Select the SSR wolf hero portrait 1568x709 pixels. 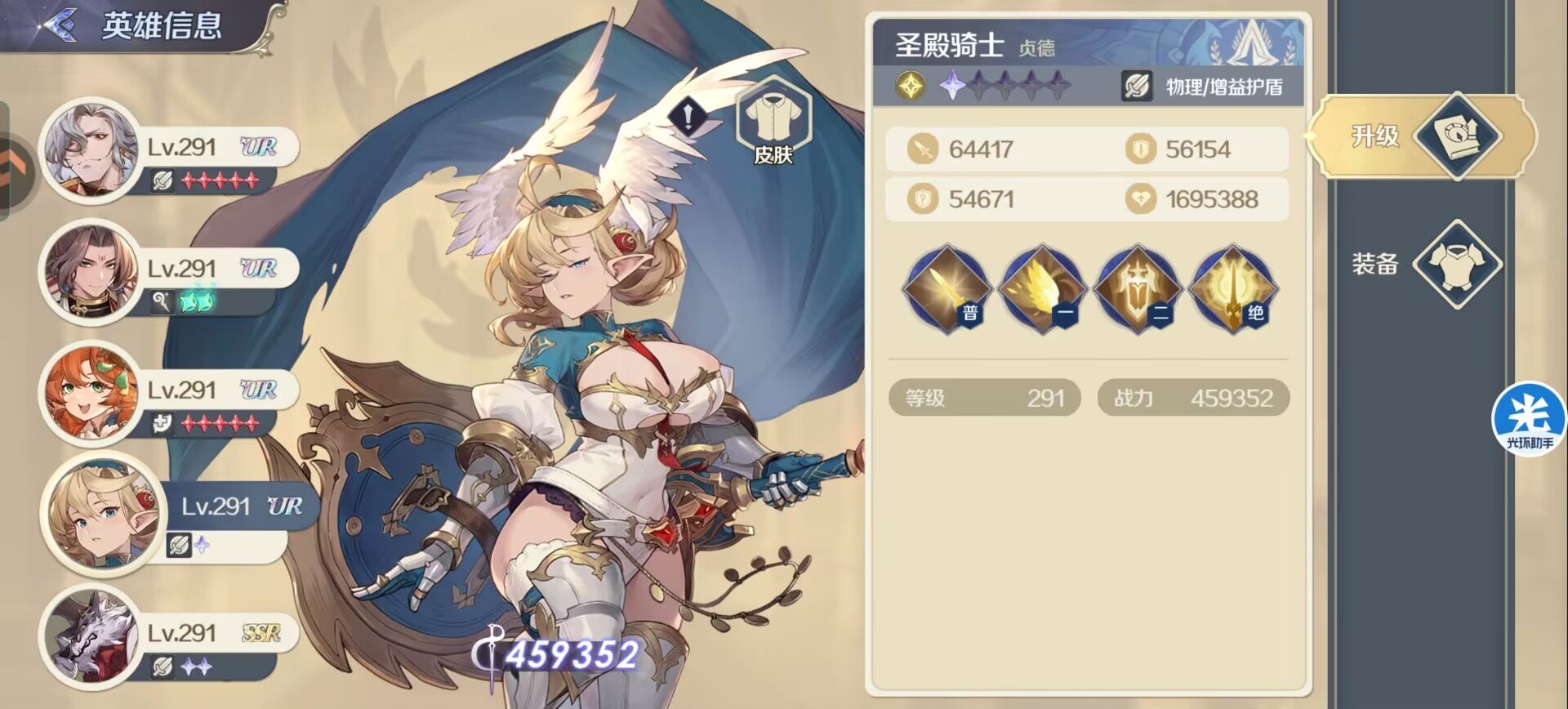click(90, 636)
